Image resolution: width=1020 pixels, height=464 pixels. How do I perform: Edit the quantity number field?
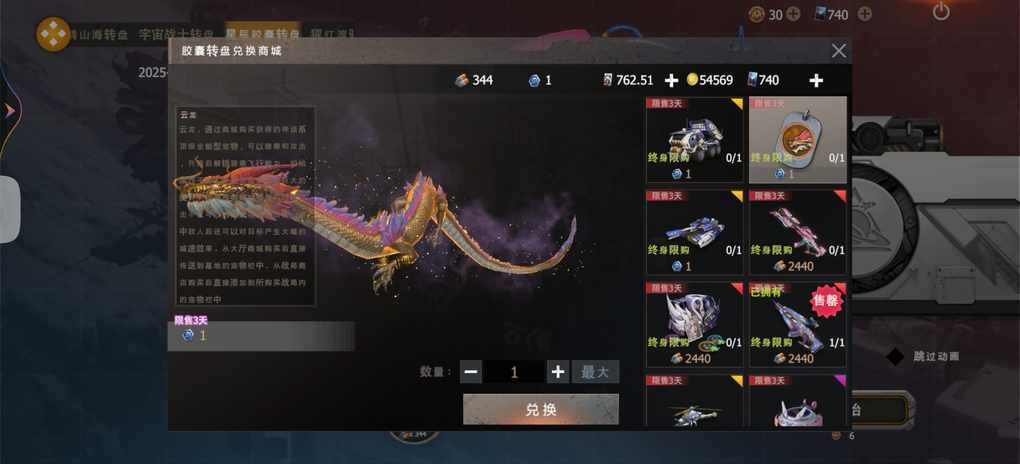514,372
